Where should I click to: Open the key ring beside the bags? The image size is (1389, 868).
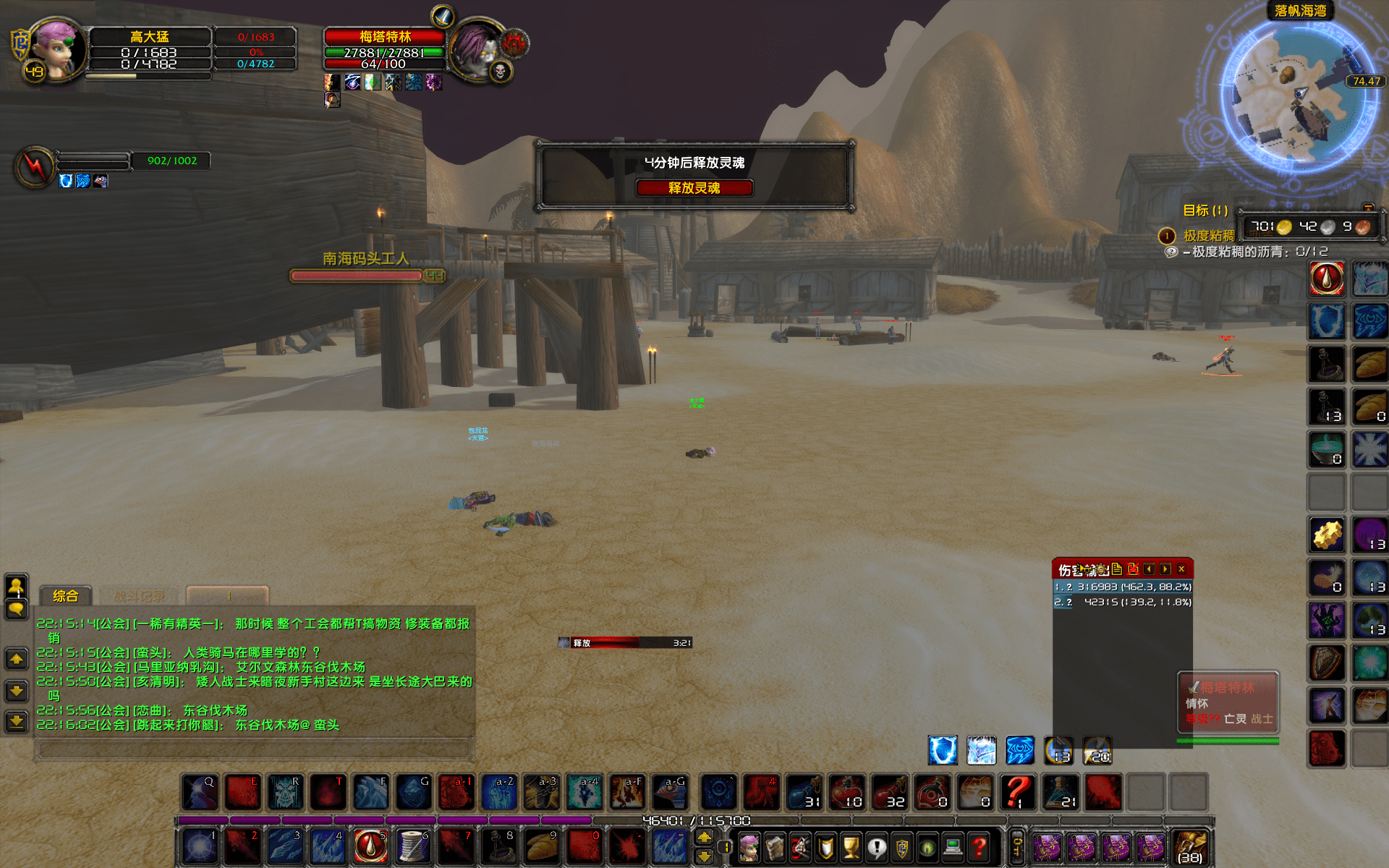(1016, 846)
